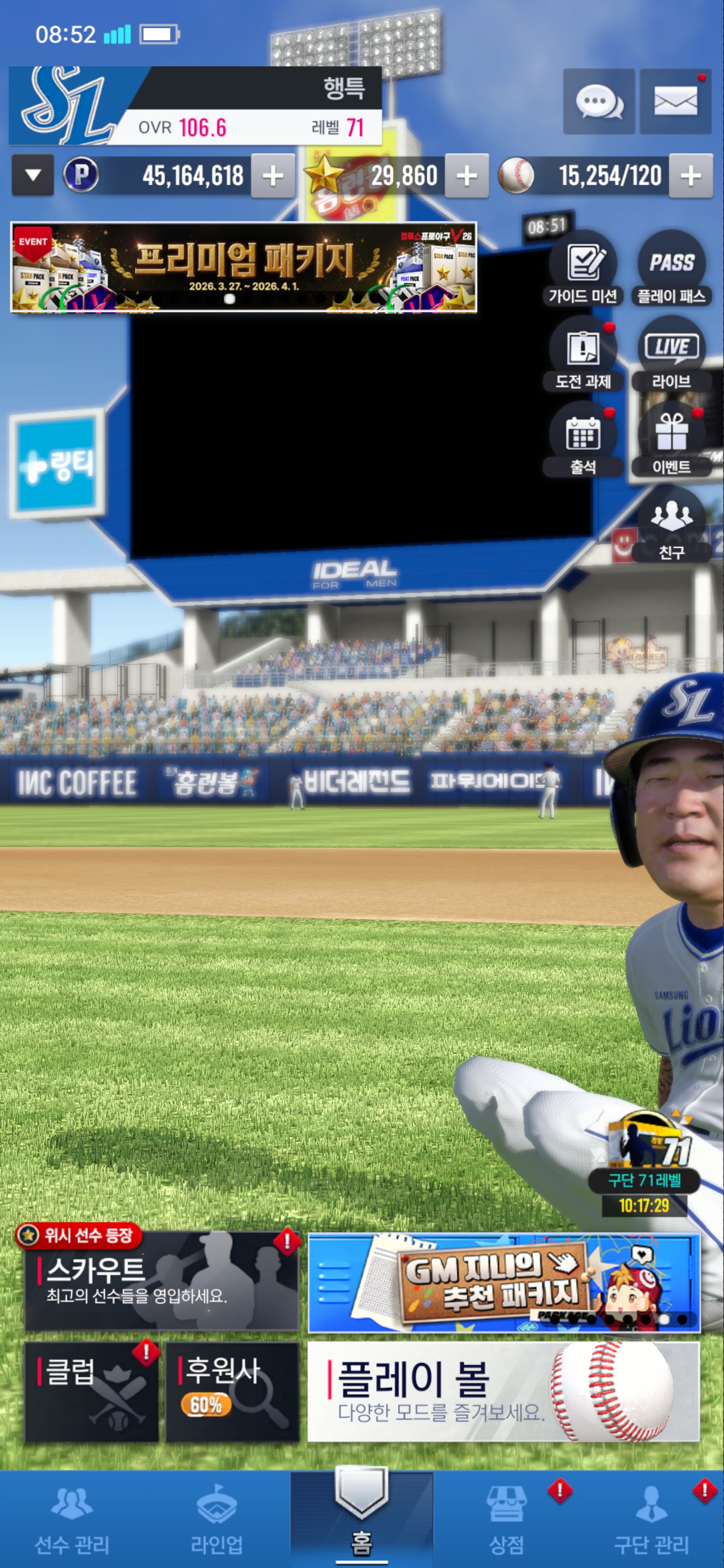Open the 후원사 sponsor panel
This screenshot has height=1568, width=724.
232,1391
